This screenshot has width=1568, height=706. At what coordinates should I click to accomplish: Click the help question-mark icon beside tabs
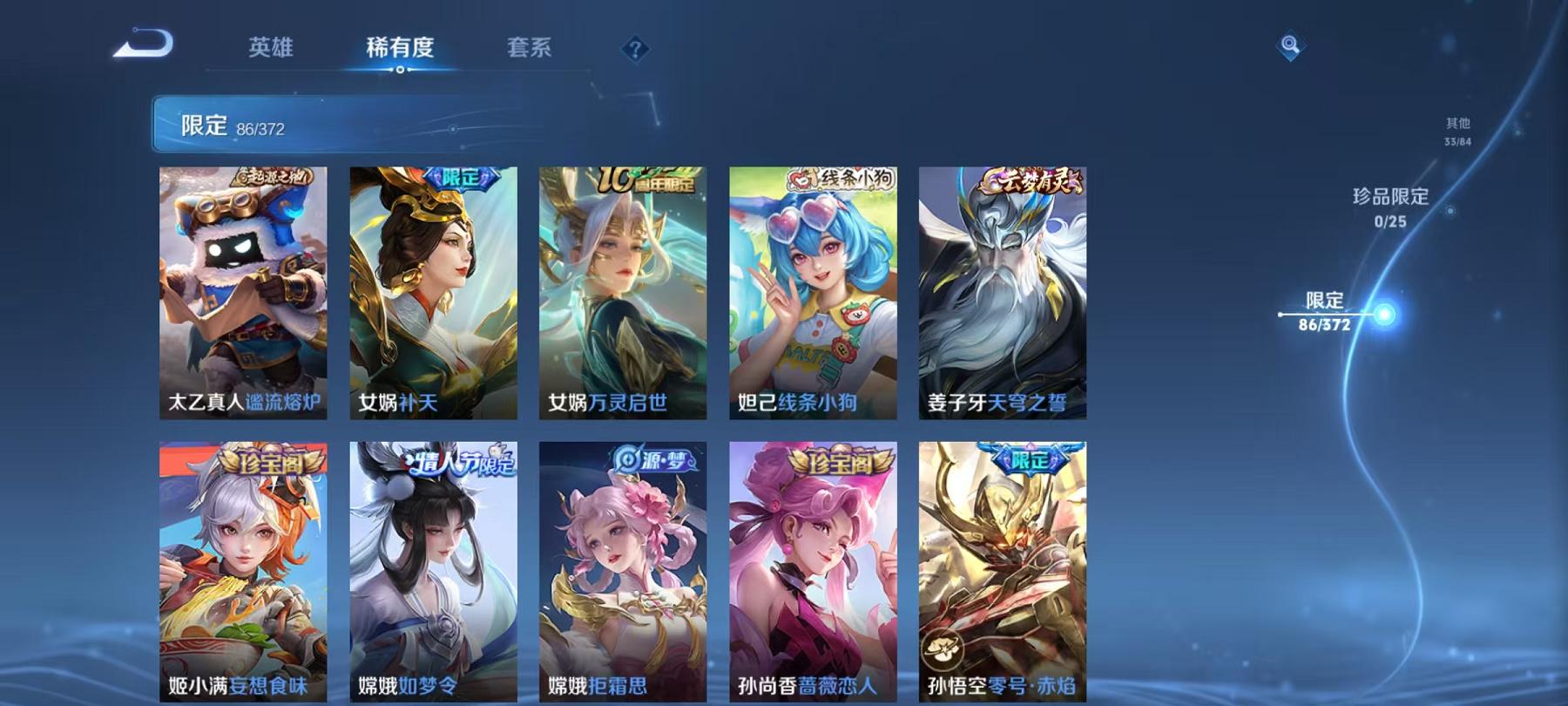pyautogui.click(x=637, y=48)
